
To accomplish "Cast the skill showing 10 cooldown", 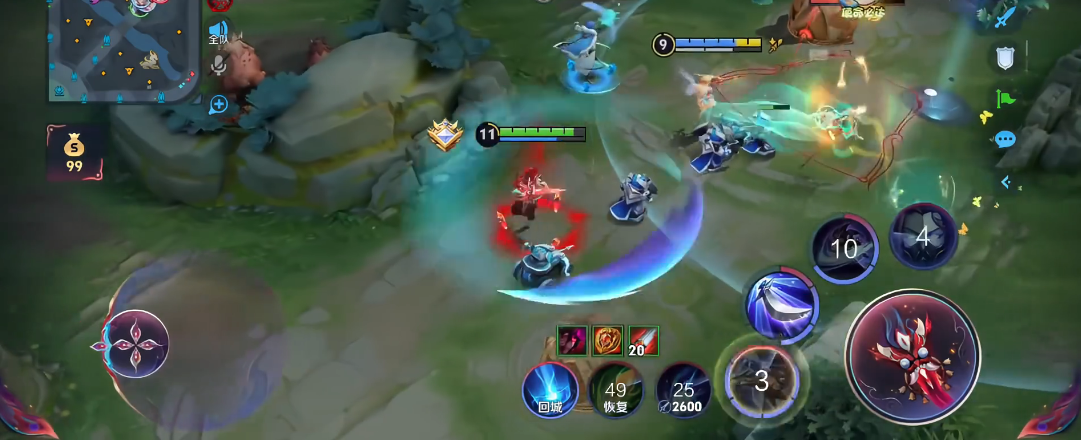I will point(845,248).
